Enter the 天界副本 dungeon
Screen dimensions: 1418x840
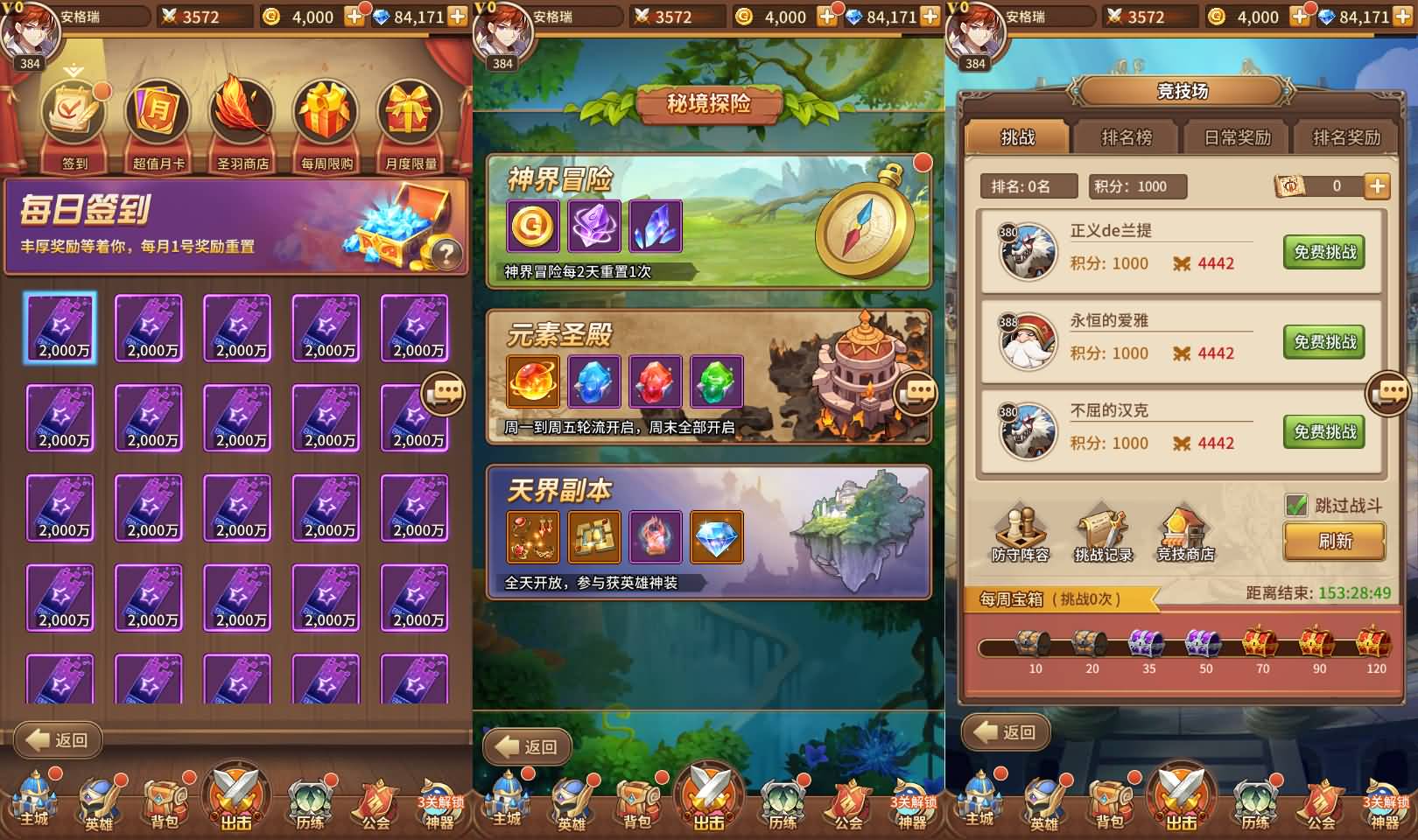[709, 532]
